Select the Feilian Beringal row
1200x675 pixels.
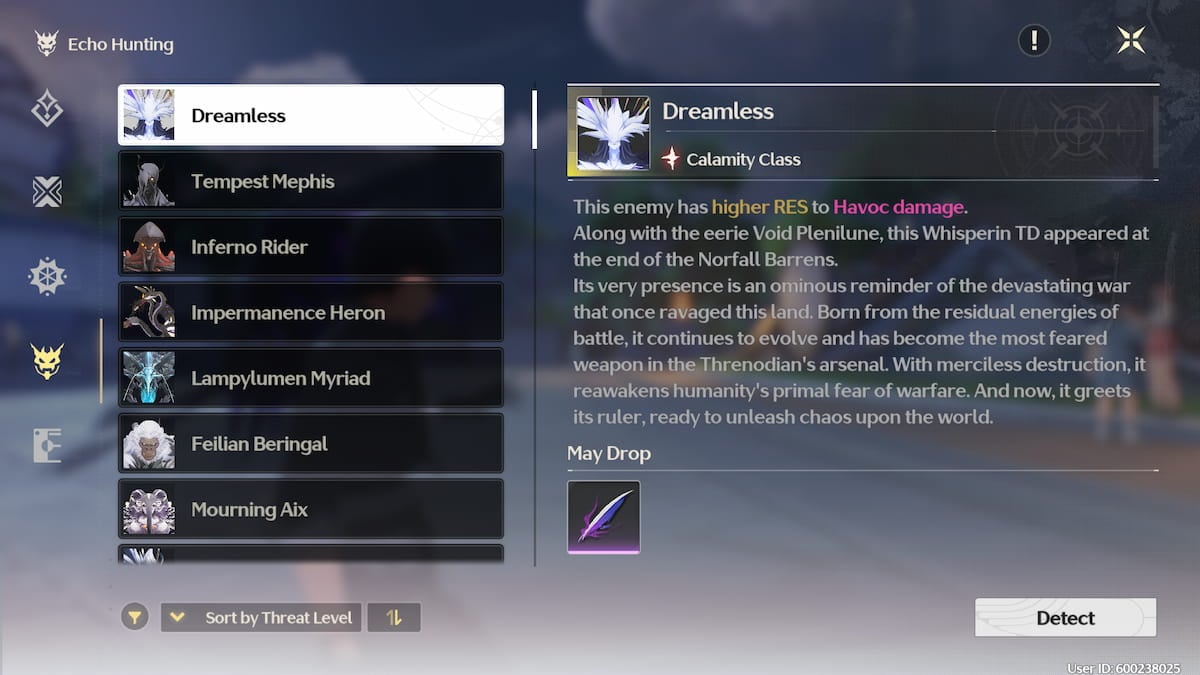[311, 443]
